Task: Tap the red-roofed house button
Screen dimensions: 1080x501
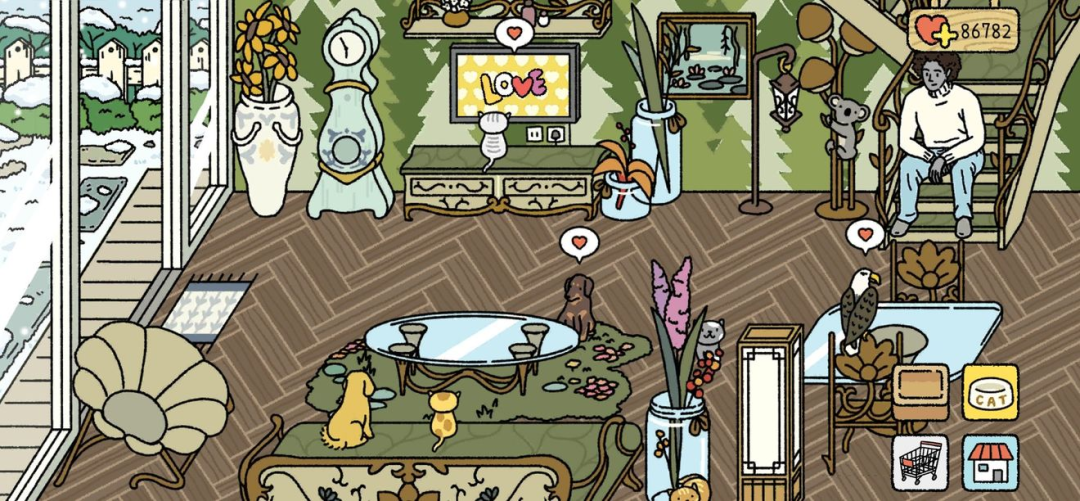Action: (x=990, y=461)
